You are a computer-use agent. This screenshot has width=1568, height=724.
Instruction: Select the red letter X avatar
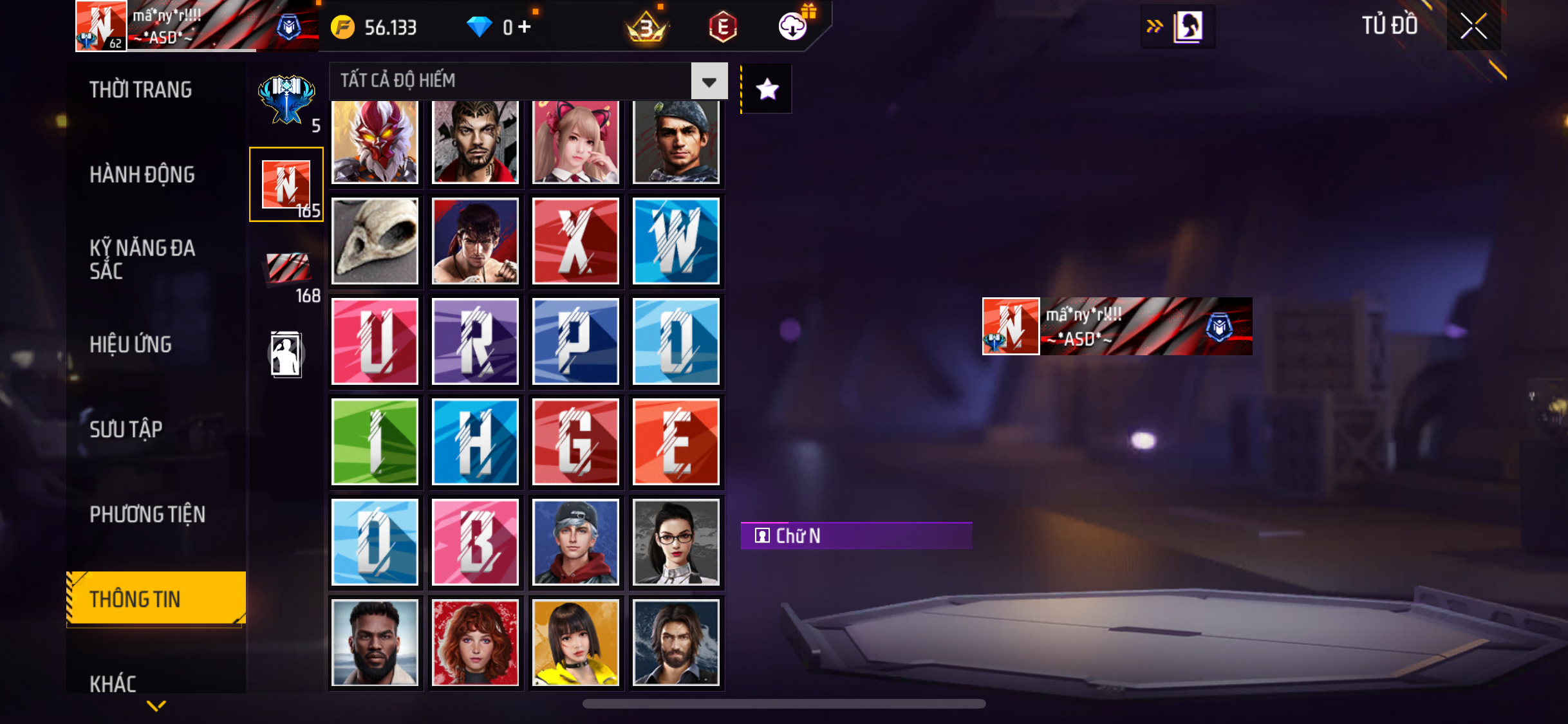(x=575, y=241)
